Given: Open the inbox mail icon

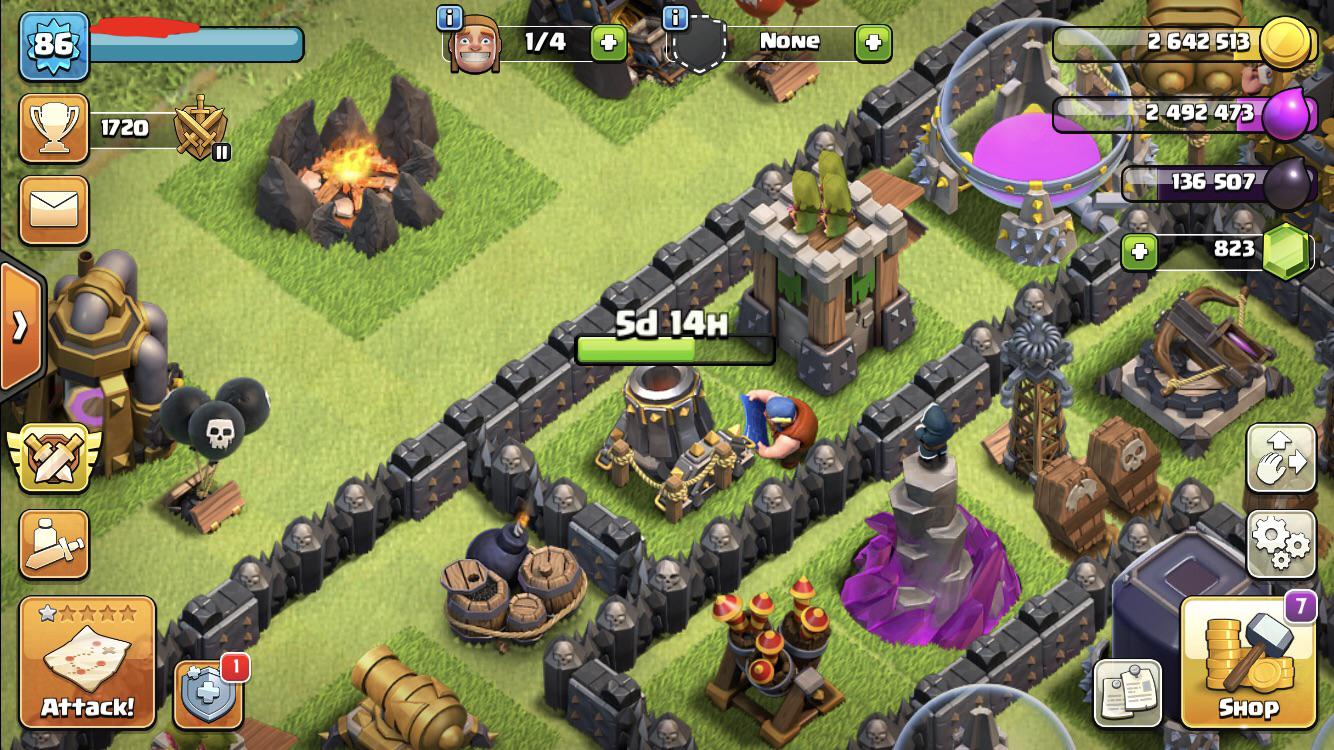Looking at the screenshot, I should [52, 210].
